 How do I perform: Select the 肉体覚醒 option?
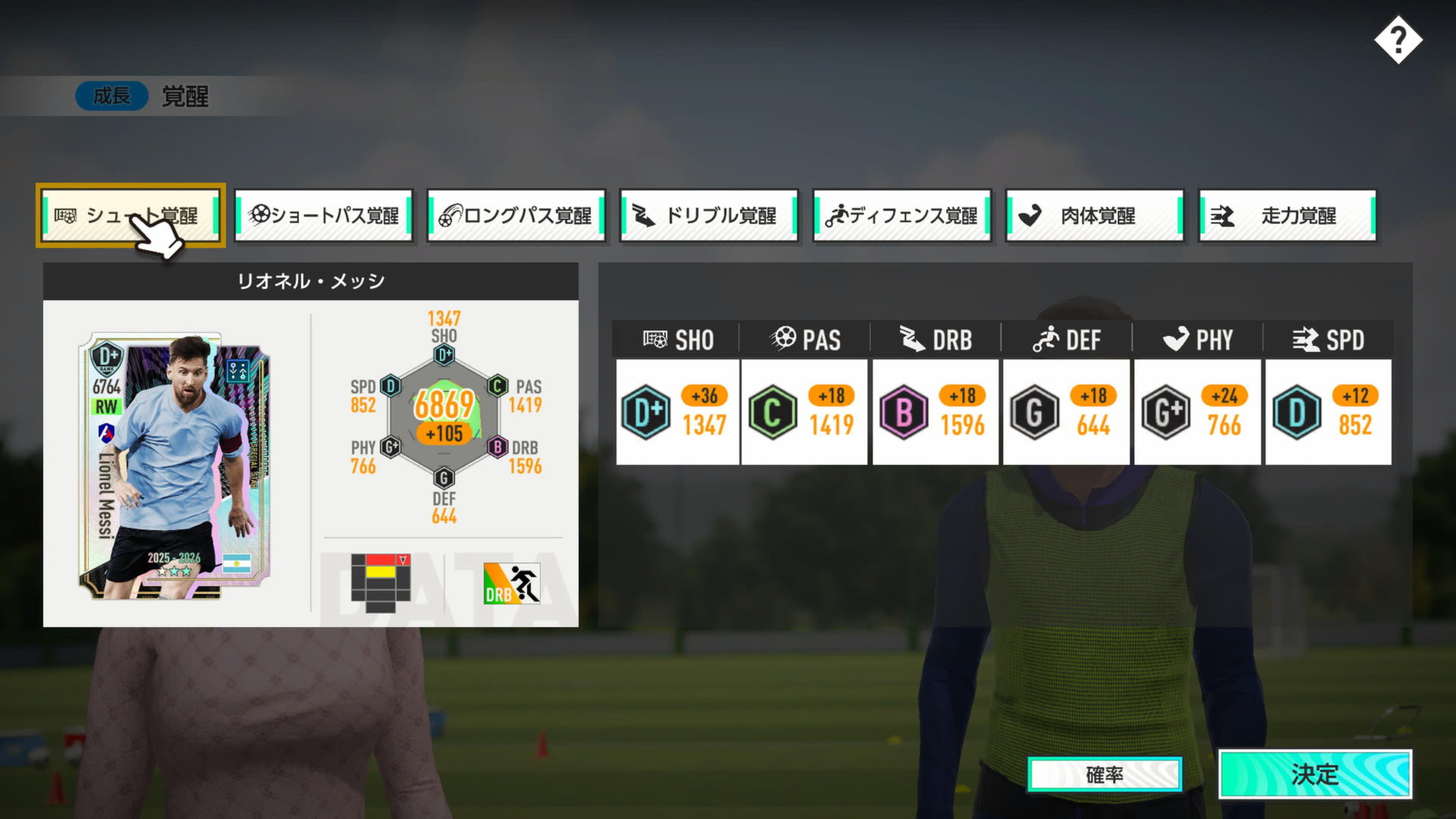pos(1094,215)
